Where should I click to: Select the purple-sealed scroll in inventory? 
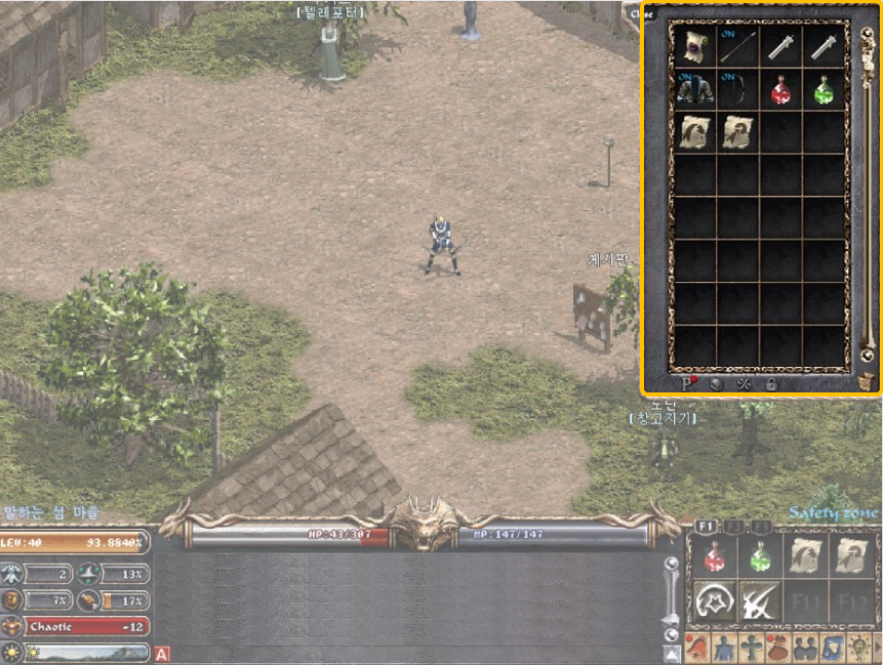(x=695, y=44)
